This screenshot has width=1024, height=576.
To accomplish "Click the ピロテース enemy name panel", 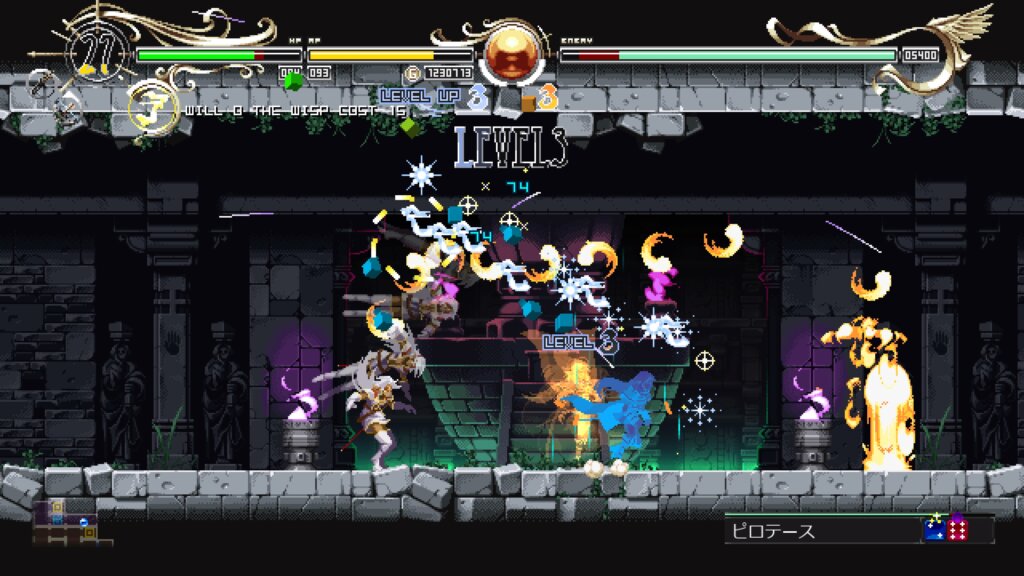I will (x=822, y=530).
